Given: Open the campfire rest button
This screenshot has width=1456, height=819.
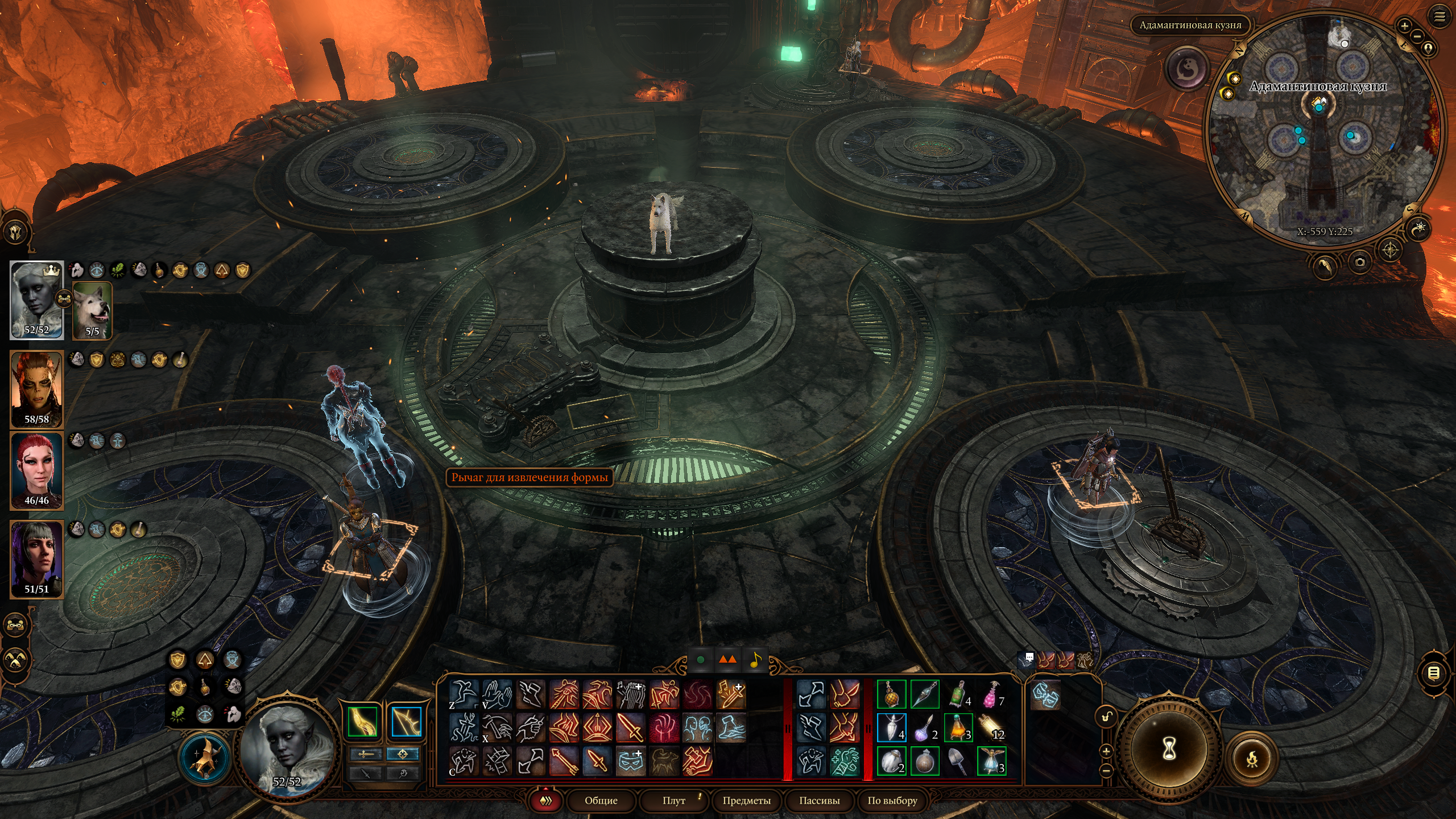Looking at the screenshot, I should point(1252,758).
